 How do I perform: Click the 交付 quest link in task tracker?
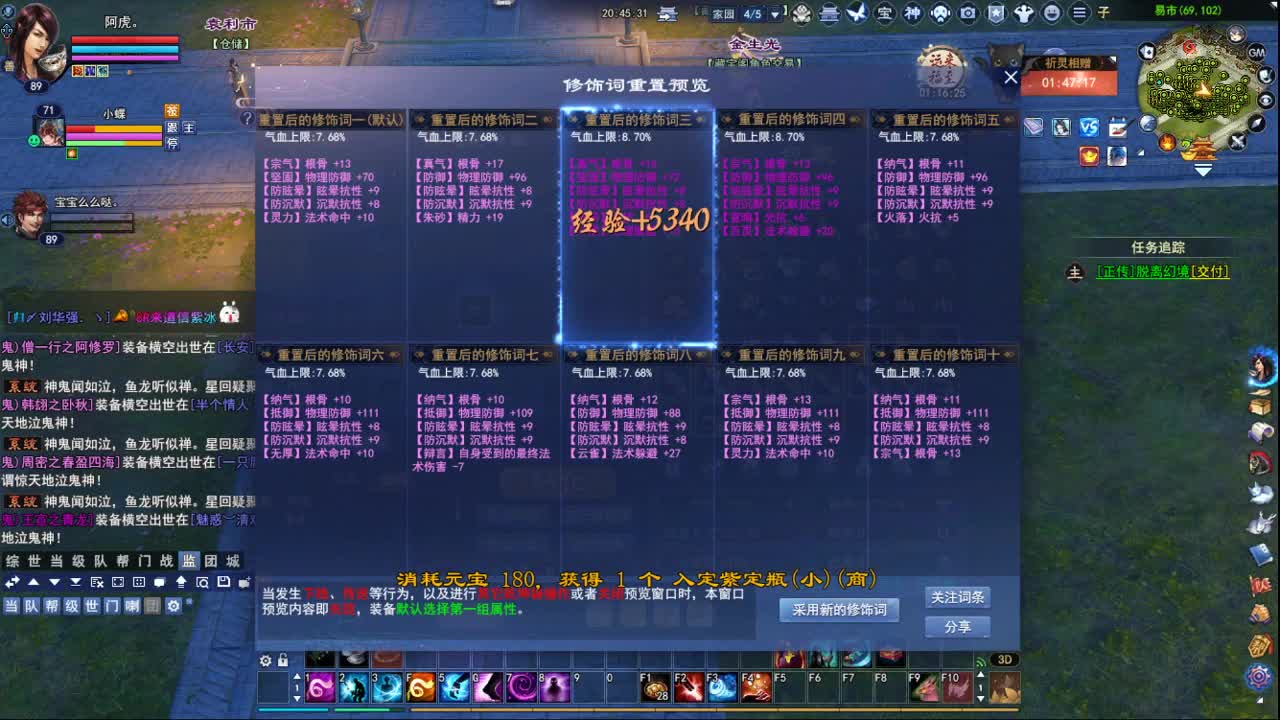1210,272
